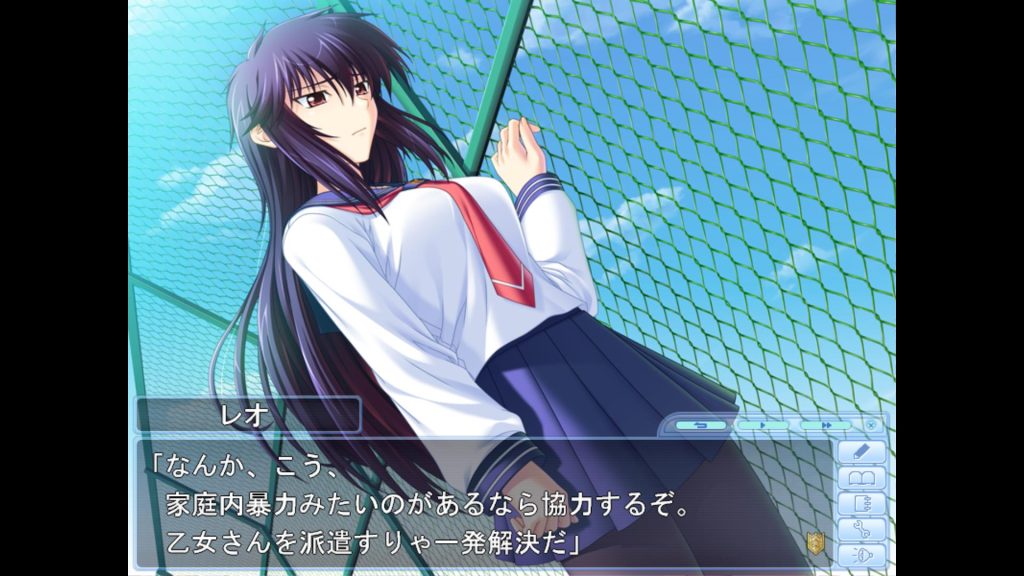Hide the message window with the X
The width and height of the screenshot is (1024, 576).
tap(871, 425)
